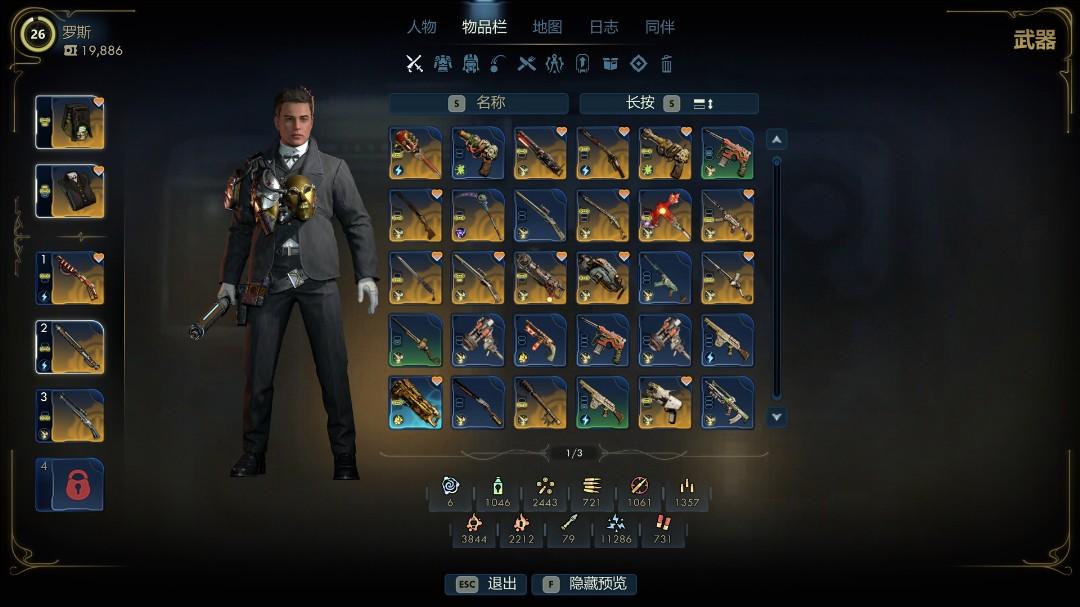Click the inventory down arrow button
The height and width of the screenshot is (607, 1080).
pyautogui.click(x=776, y=417)
